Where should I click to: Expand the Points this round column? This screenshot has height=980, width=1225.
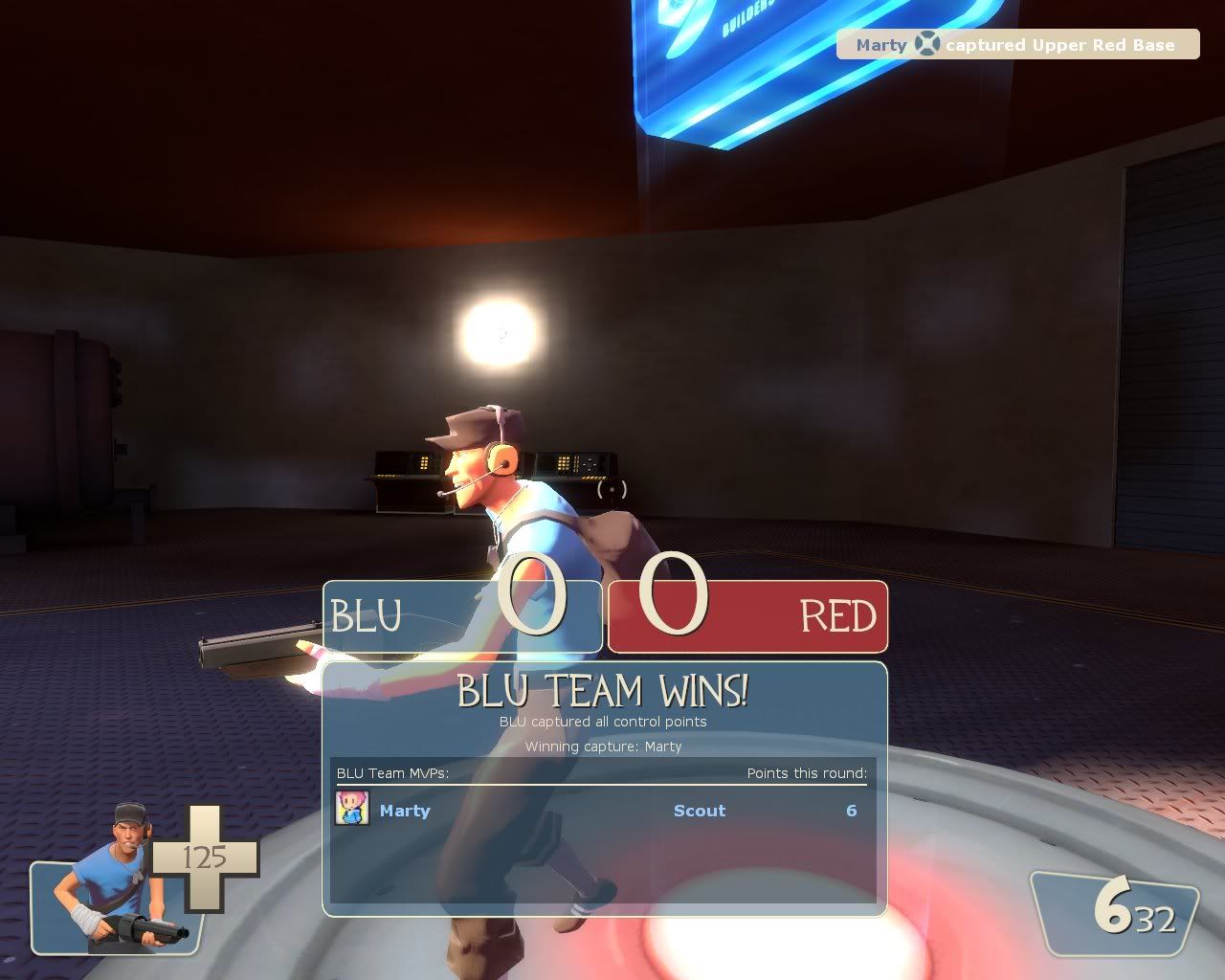click(x=807, y=775)
